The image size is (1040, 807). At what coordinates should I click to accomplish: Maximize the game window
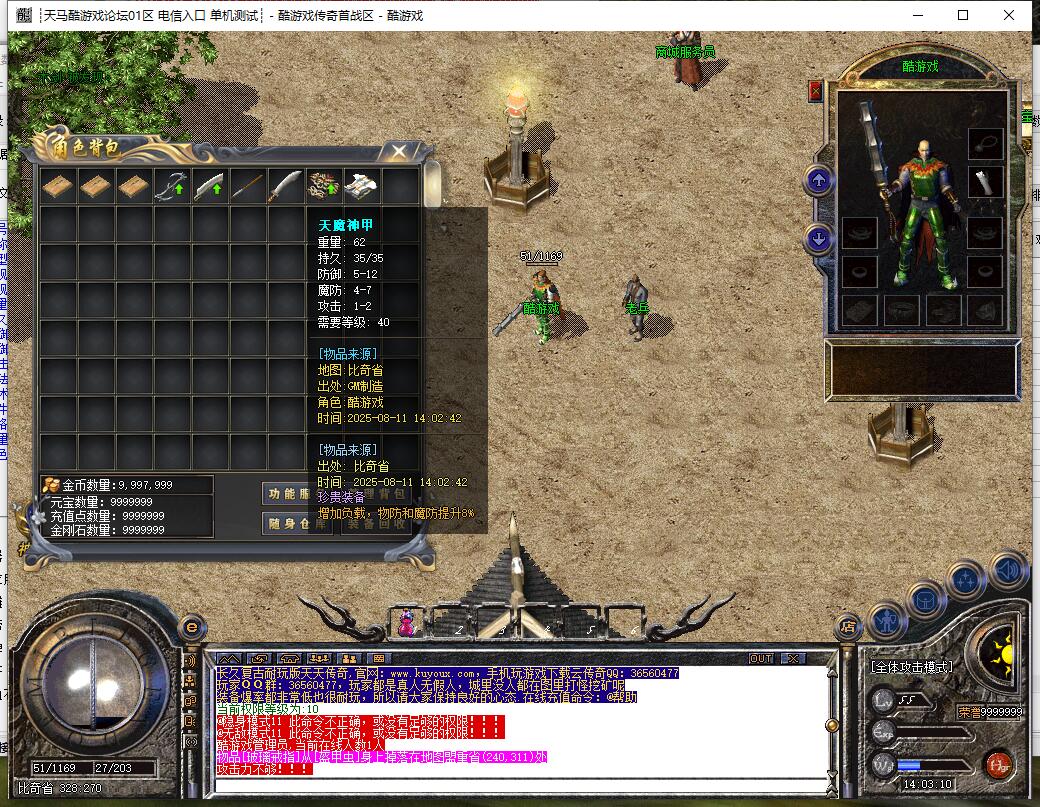pos(963,15)
